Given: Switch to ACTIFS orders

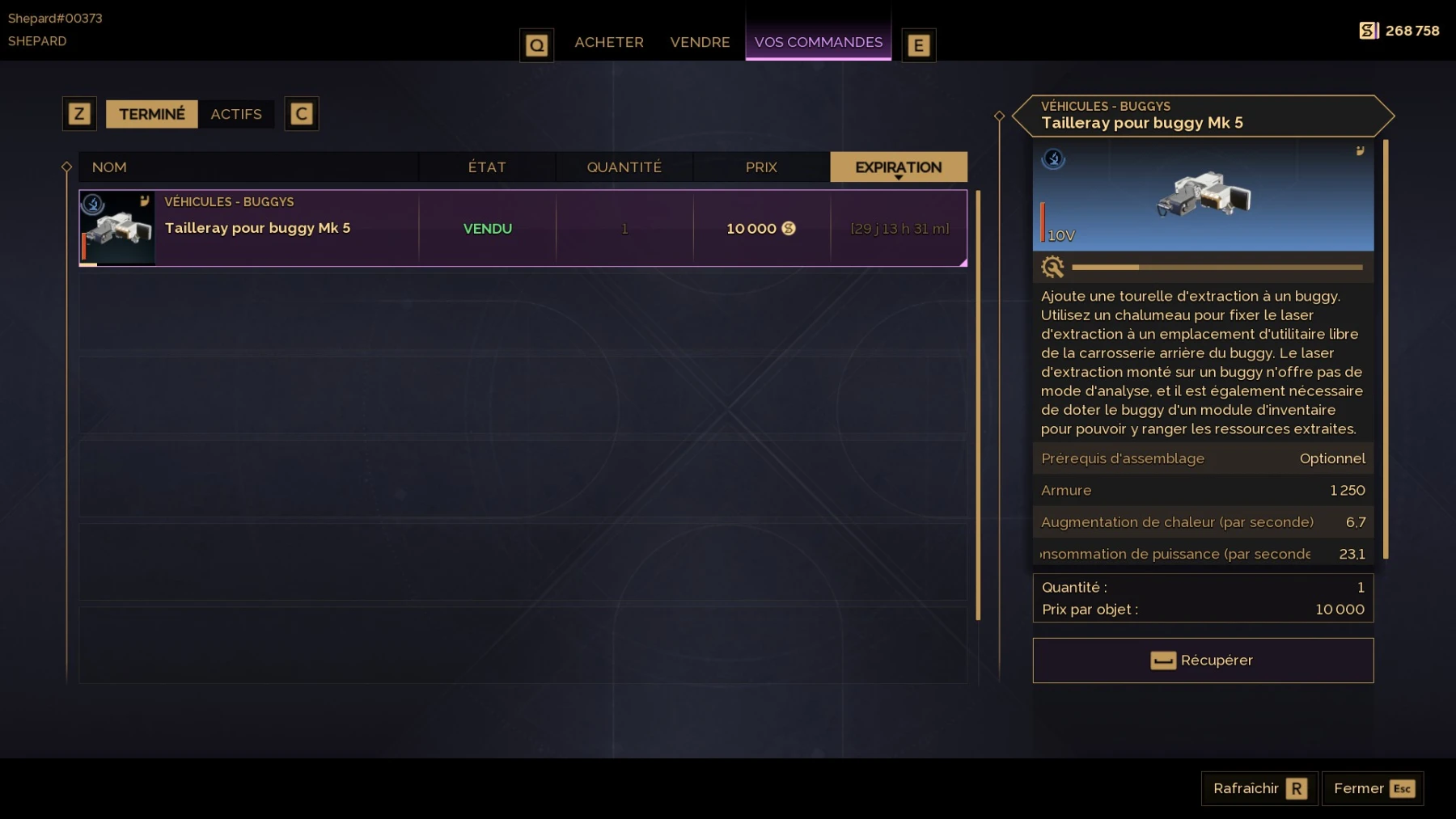Looking at the screenshot, I should point(236,114).
